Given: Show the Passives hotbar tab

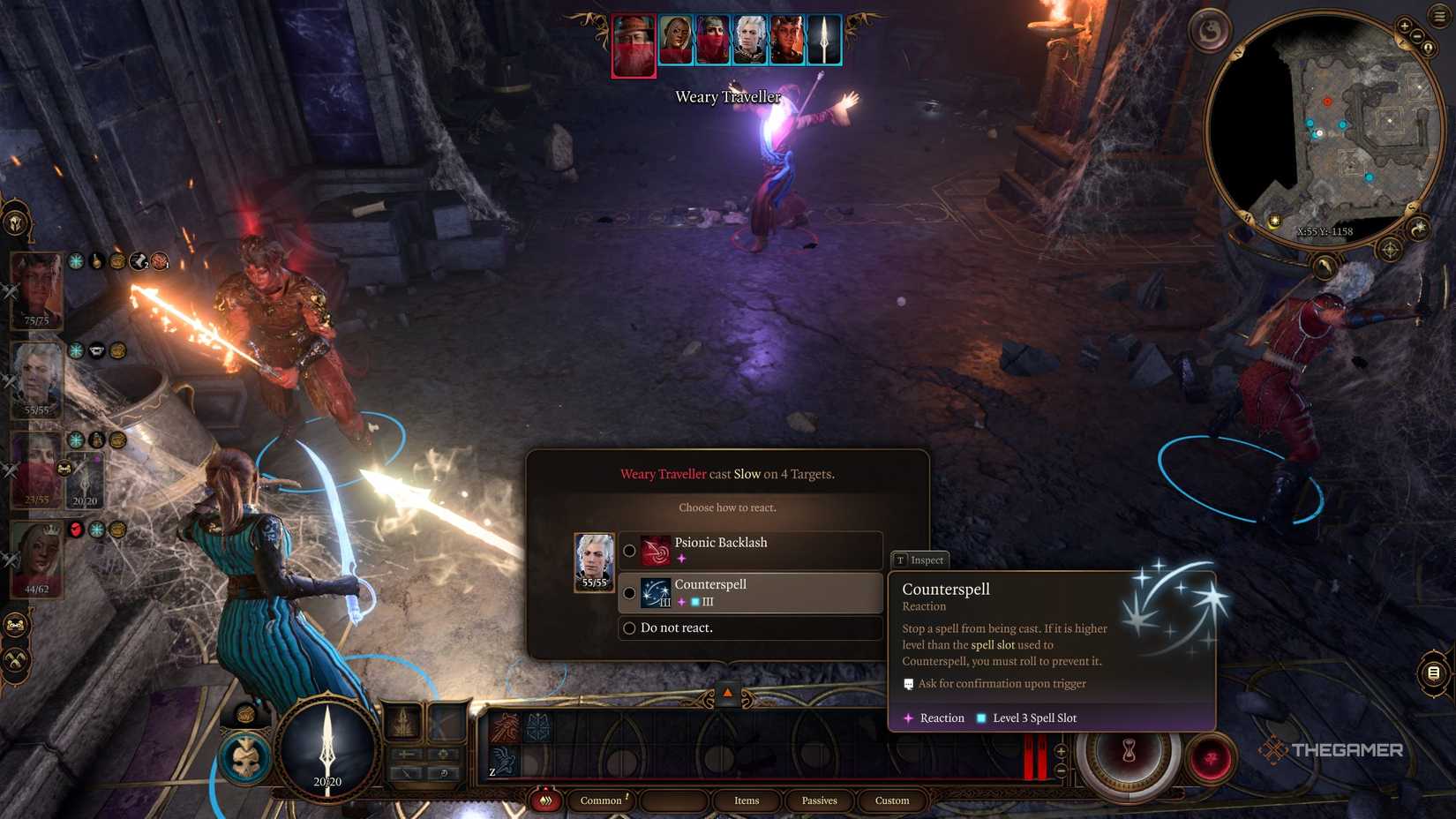Looking at the screenshot, I should 819,800.
